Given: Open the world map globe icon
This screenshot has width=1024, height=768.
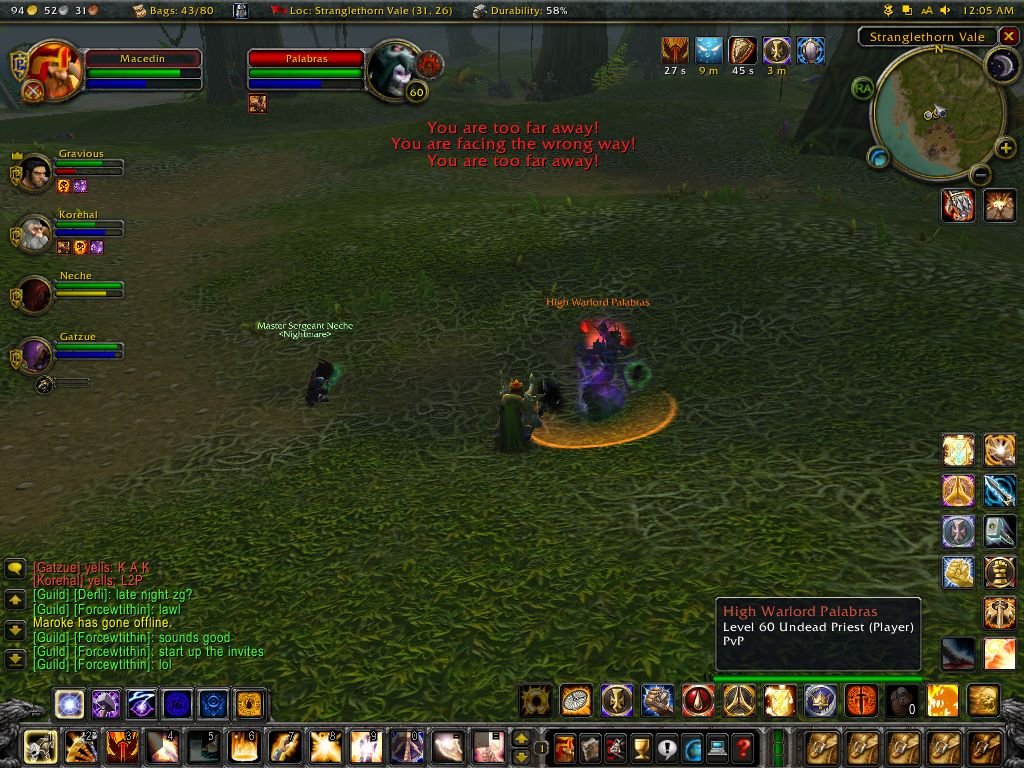Looking at the screenshot, I should point(692,747).
